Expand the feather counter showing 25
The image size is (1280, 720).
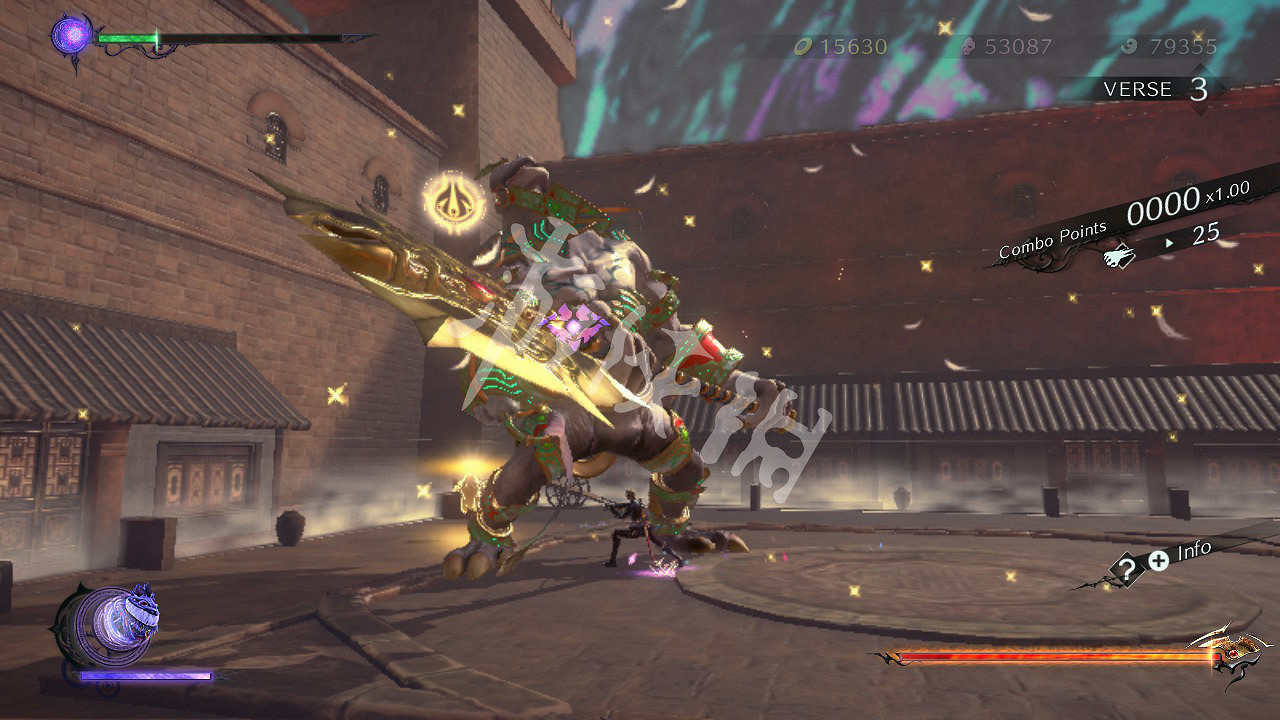[x=1206, y=235]
